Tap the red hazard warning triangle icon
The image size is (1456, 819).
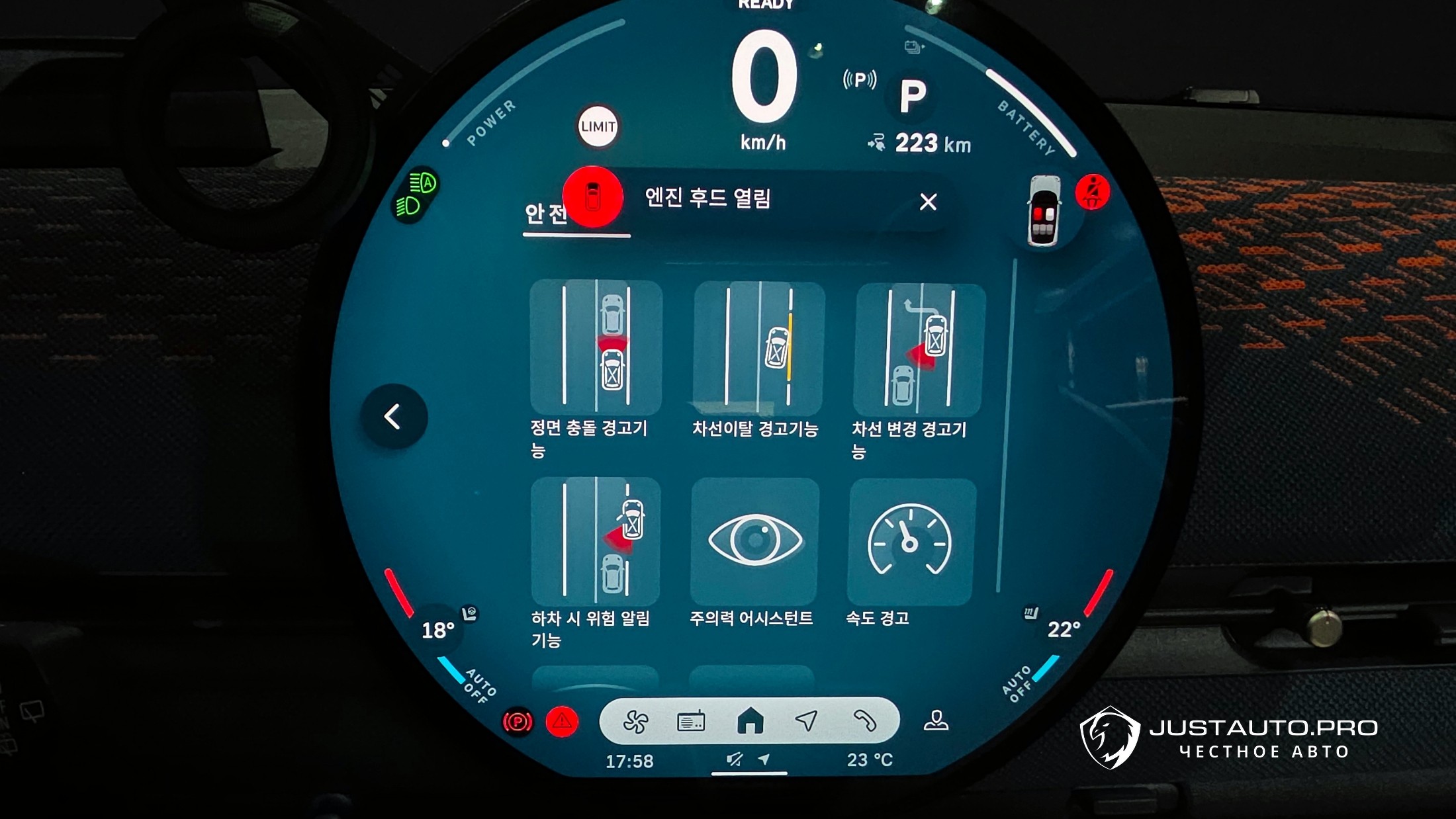[562, 722]
